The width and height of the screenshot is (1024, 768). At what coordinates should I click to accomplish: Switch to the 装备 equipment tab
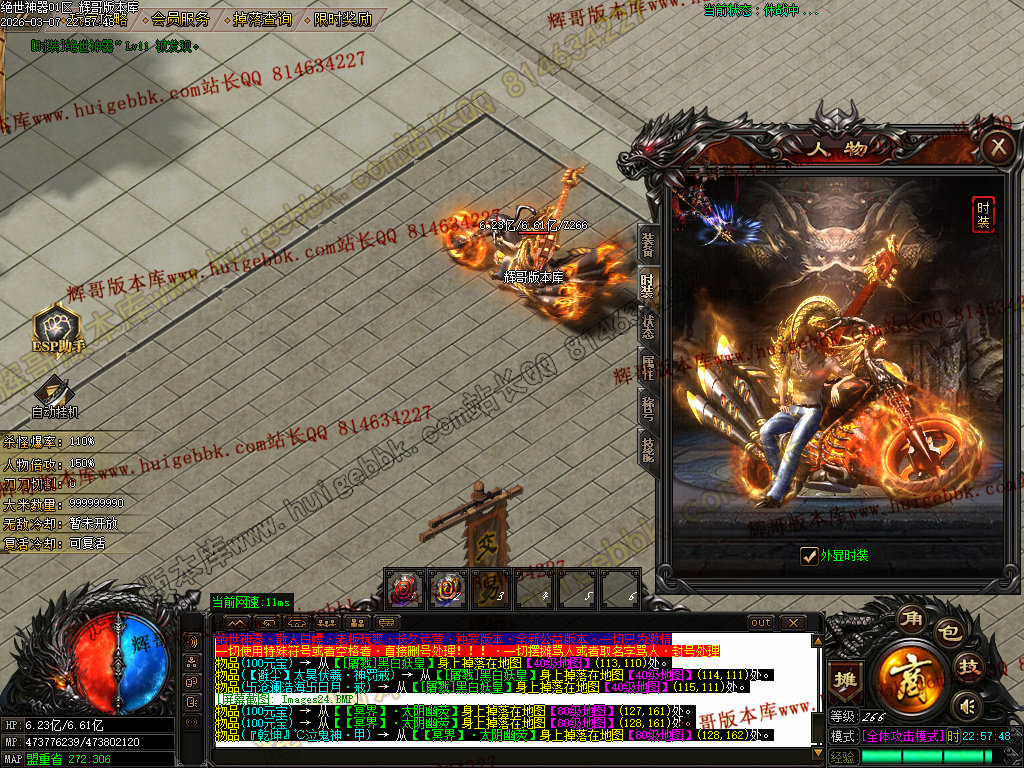pyautogui.click(x=648, y=245)
